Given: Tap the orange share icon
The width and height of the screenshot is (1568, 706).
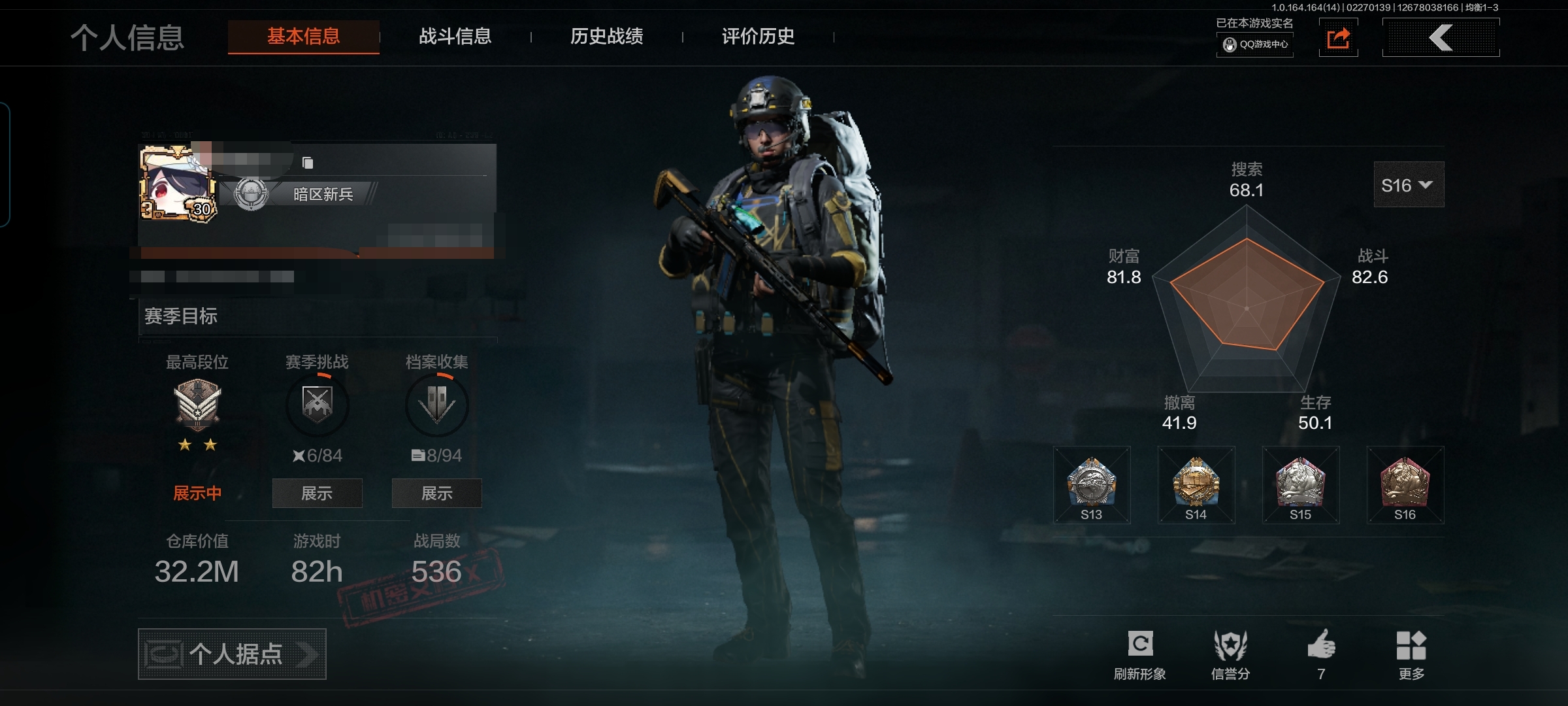Looking at the screenshot, I should pyautogui.click(x=1338, y=38).
